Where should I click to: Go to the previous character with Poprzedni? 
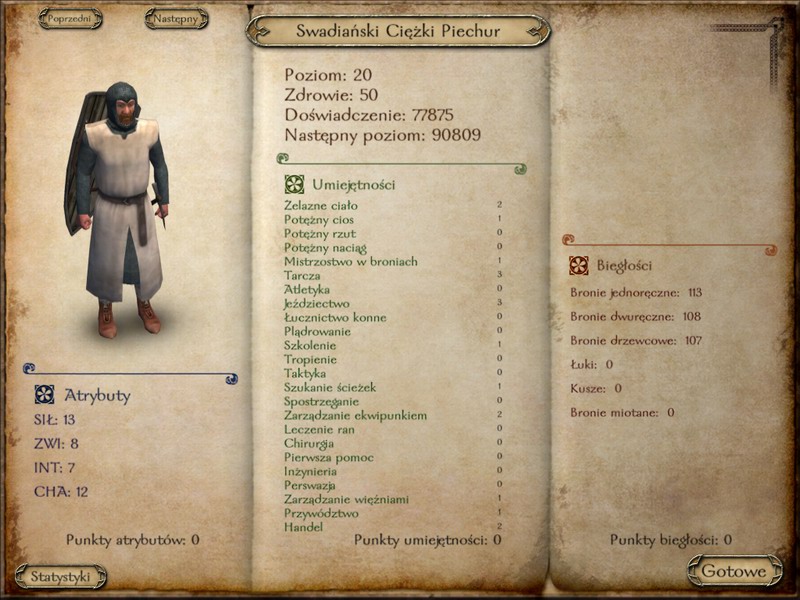point(69,19)
